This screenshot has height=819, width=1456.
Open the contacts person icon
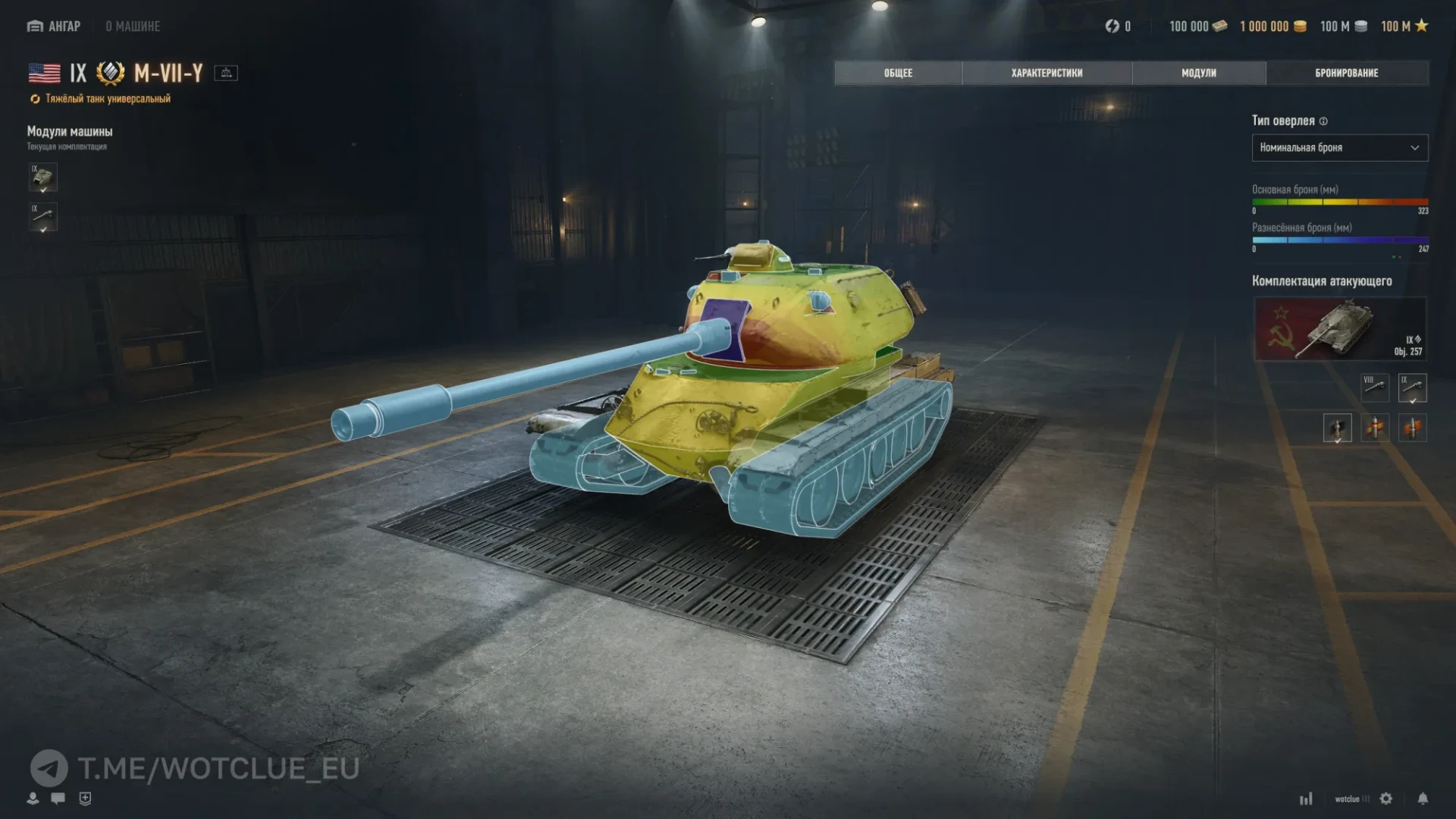pos(33,798)
